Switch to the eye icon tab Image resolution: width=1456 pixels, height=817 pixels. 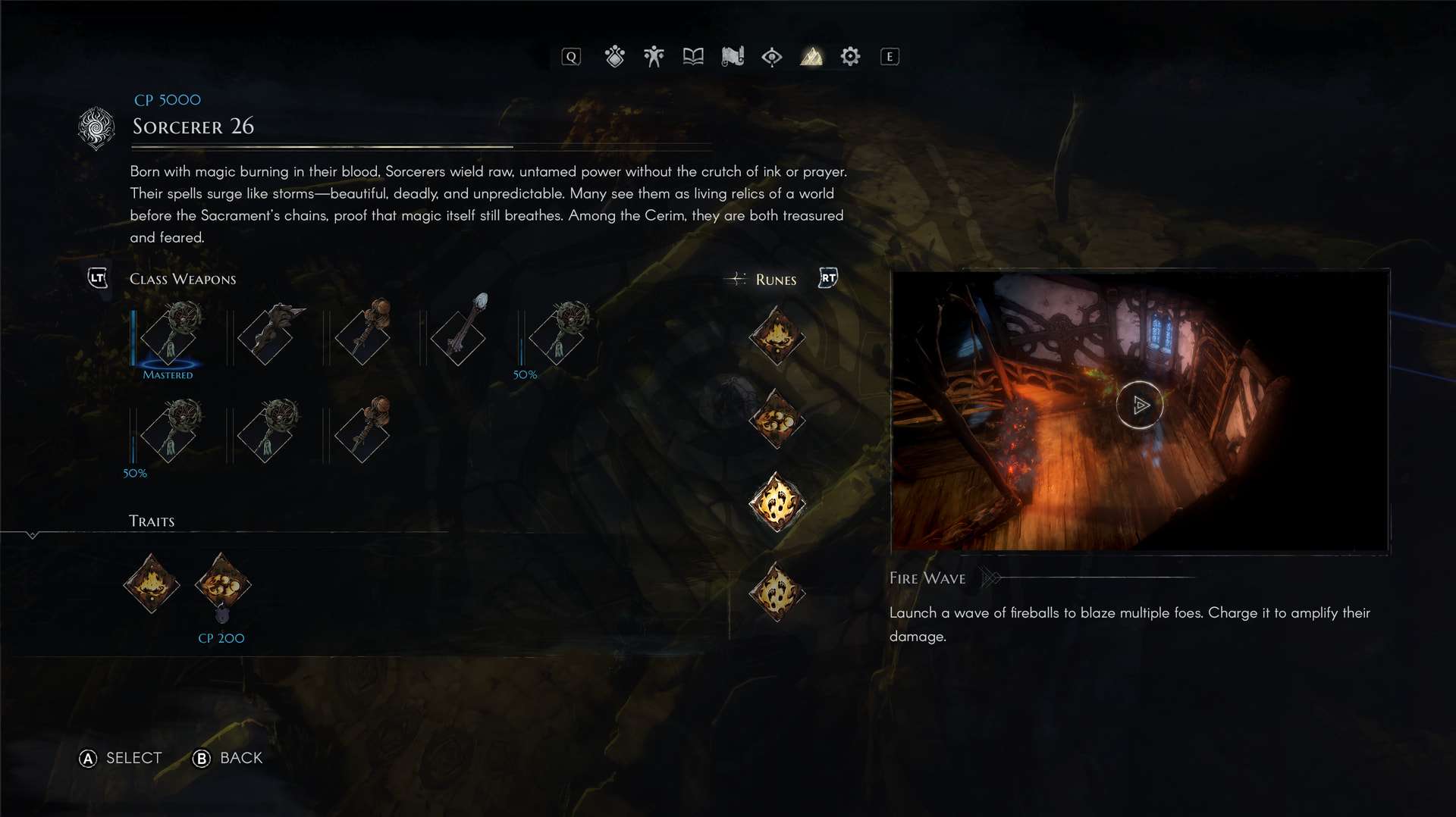tap(772, 57)
